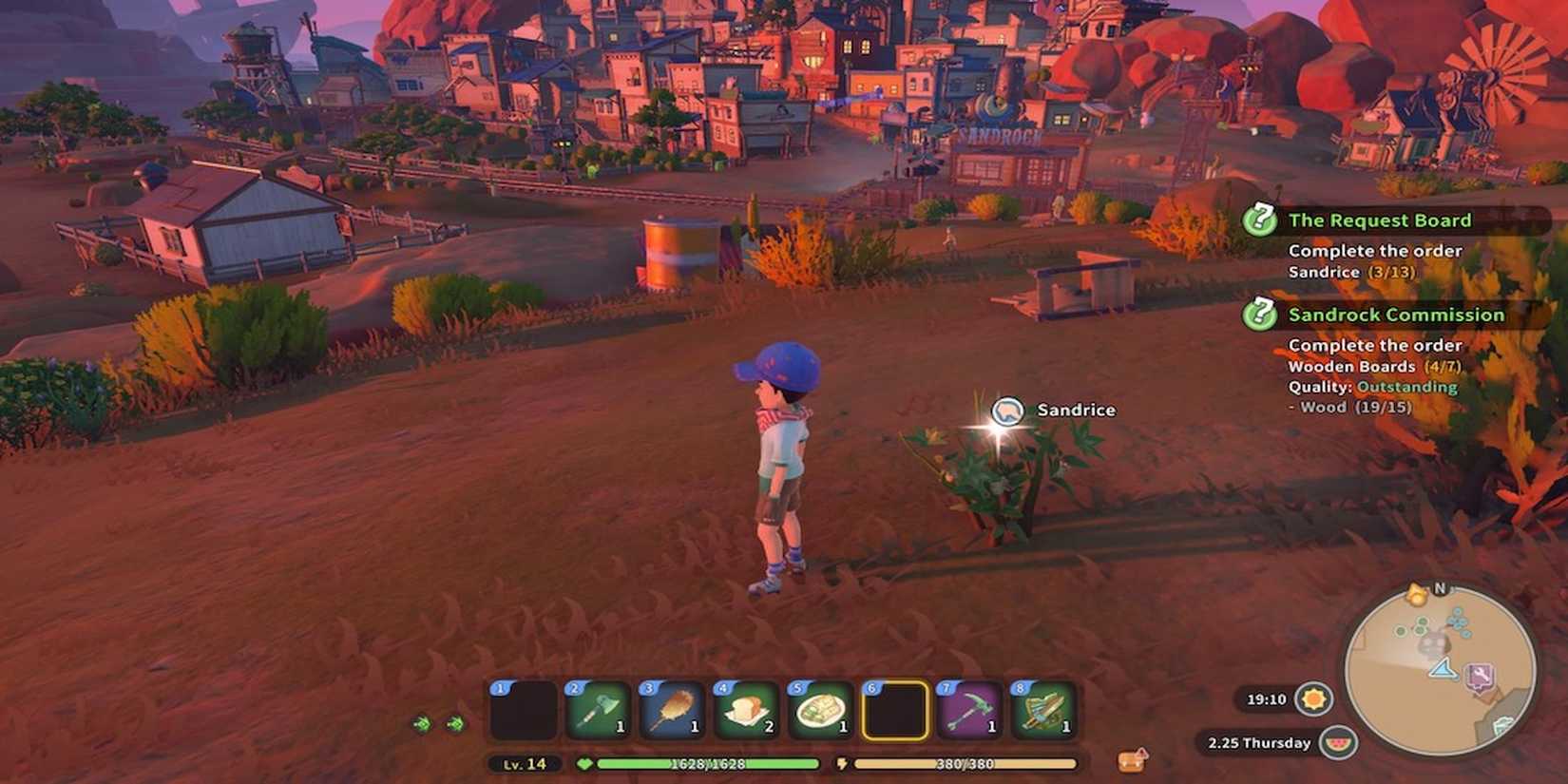1568x784 pixels.
Task: Select the pickhammer in hotbar slot 7
Action: [x=971, y=711]
